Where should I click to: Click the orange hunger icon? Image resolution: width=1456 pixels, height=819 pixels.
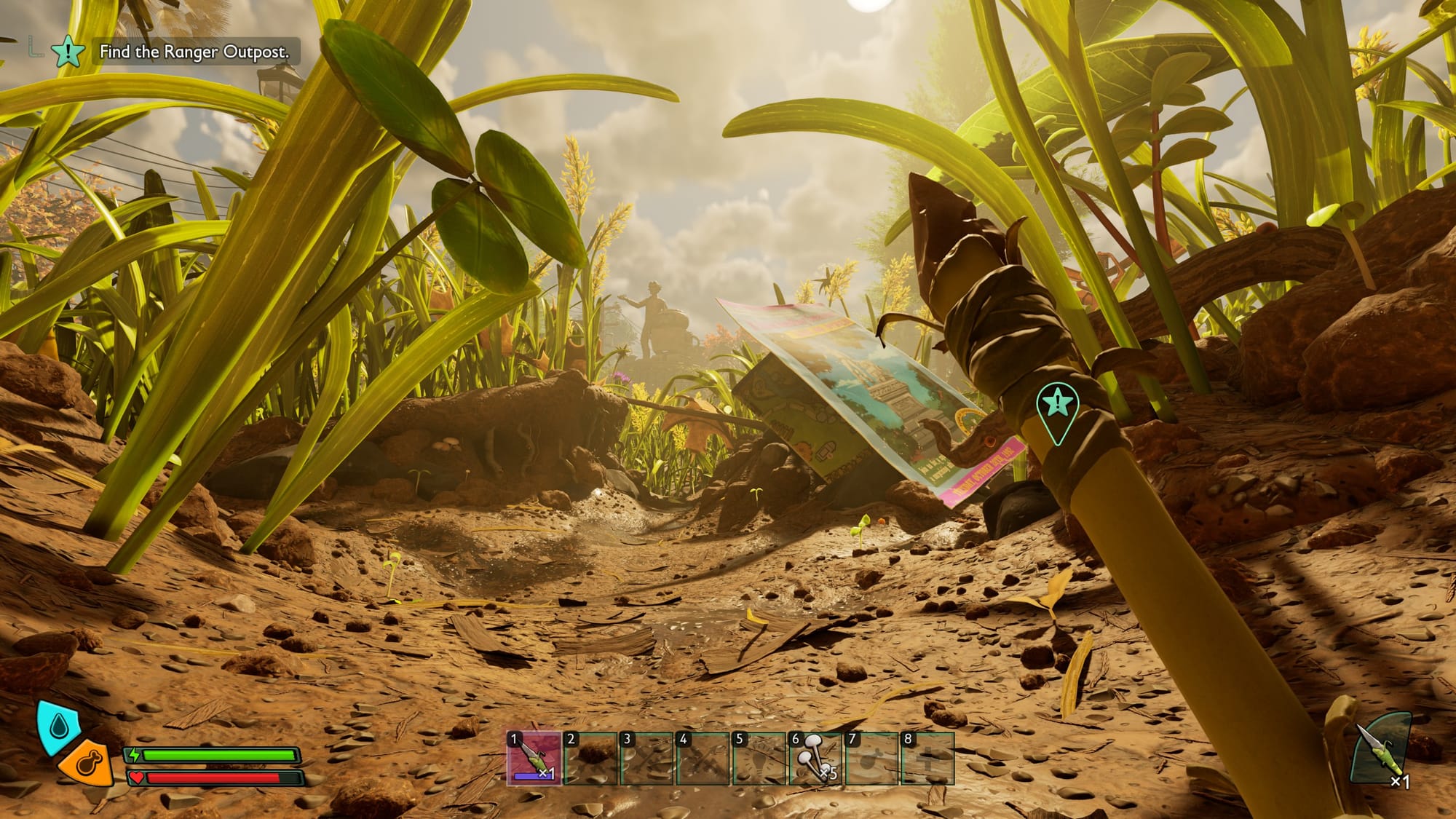tap(87, 764)
